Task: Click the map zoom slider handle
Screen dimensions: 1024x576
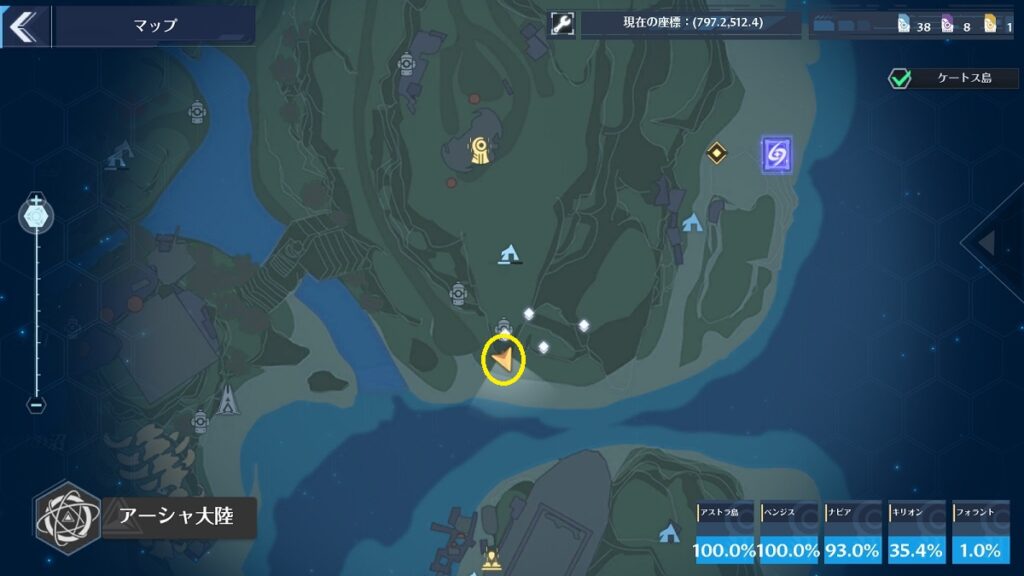Action: [x=37, y=215]
